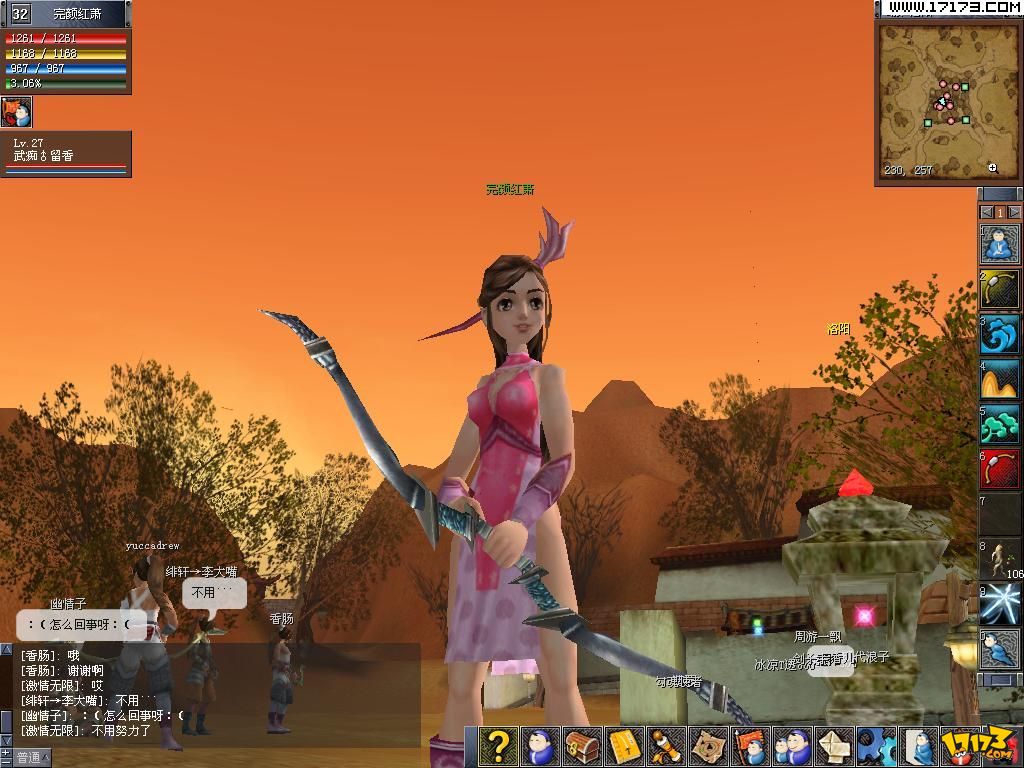Open the flag-bearer guild icon in the bottom bar
Screen dimensions: 1024x768
[x=750, y=746]
